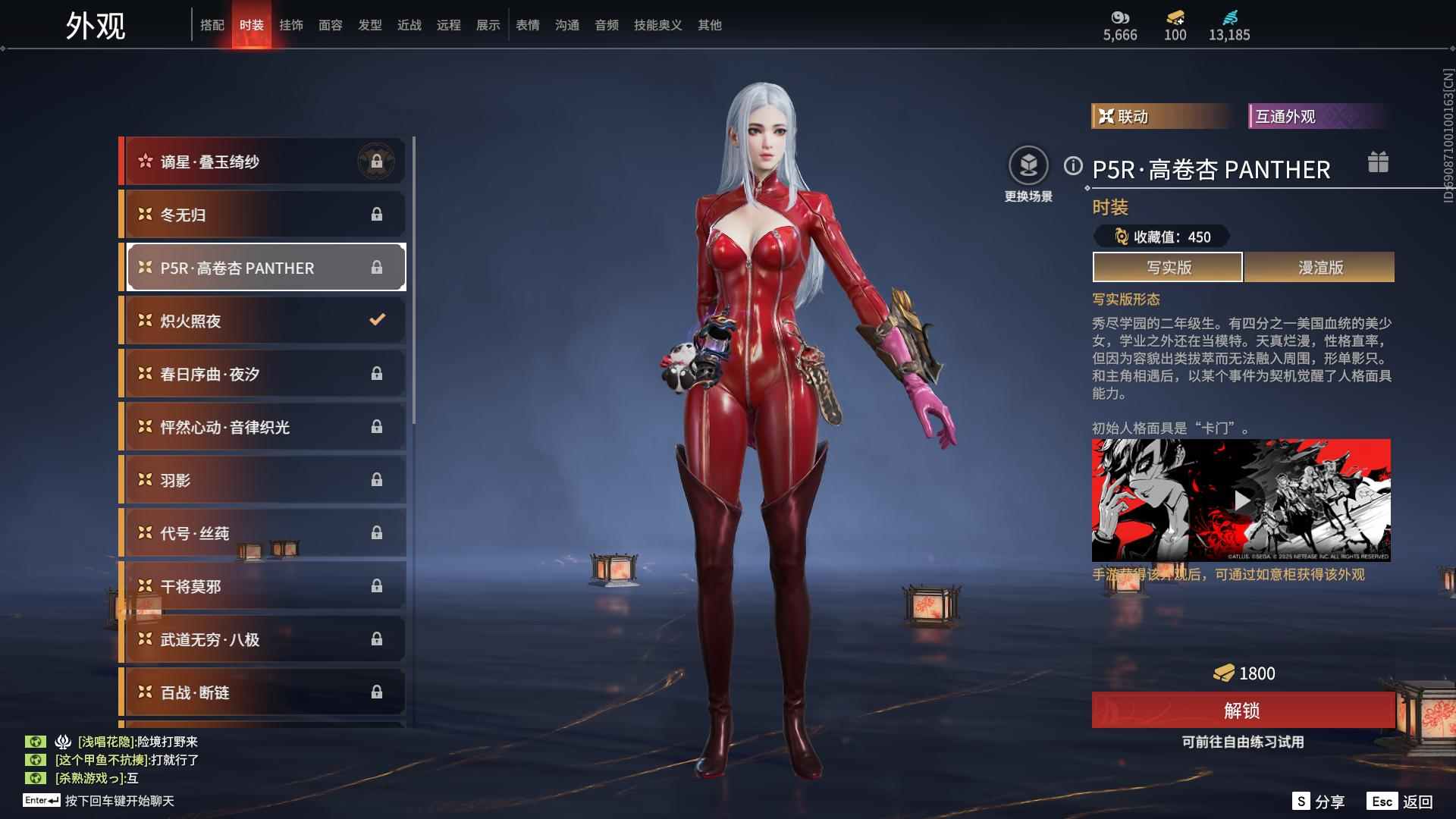Viewport: 1456px width, 819px height.
Task: Unlock the outfit with 解锁 button
Action: (1242, 711)
